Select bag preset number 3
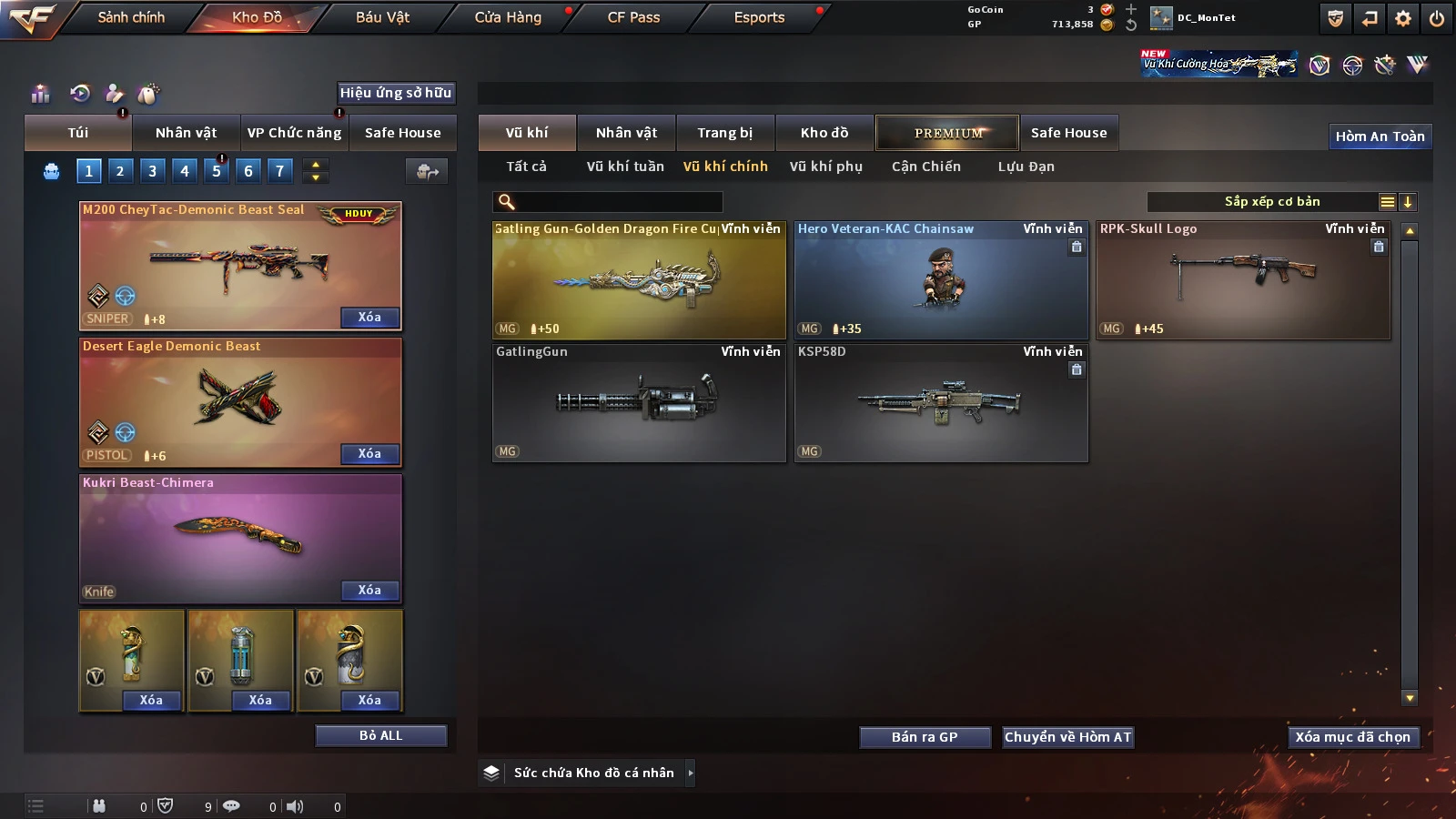 pyautogui.click(x=152, y=170)
